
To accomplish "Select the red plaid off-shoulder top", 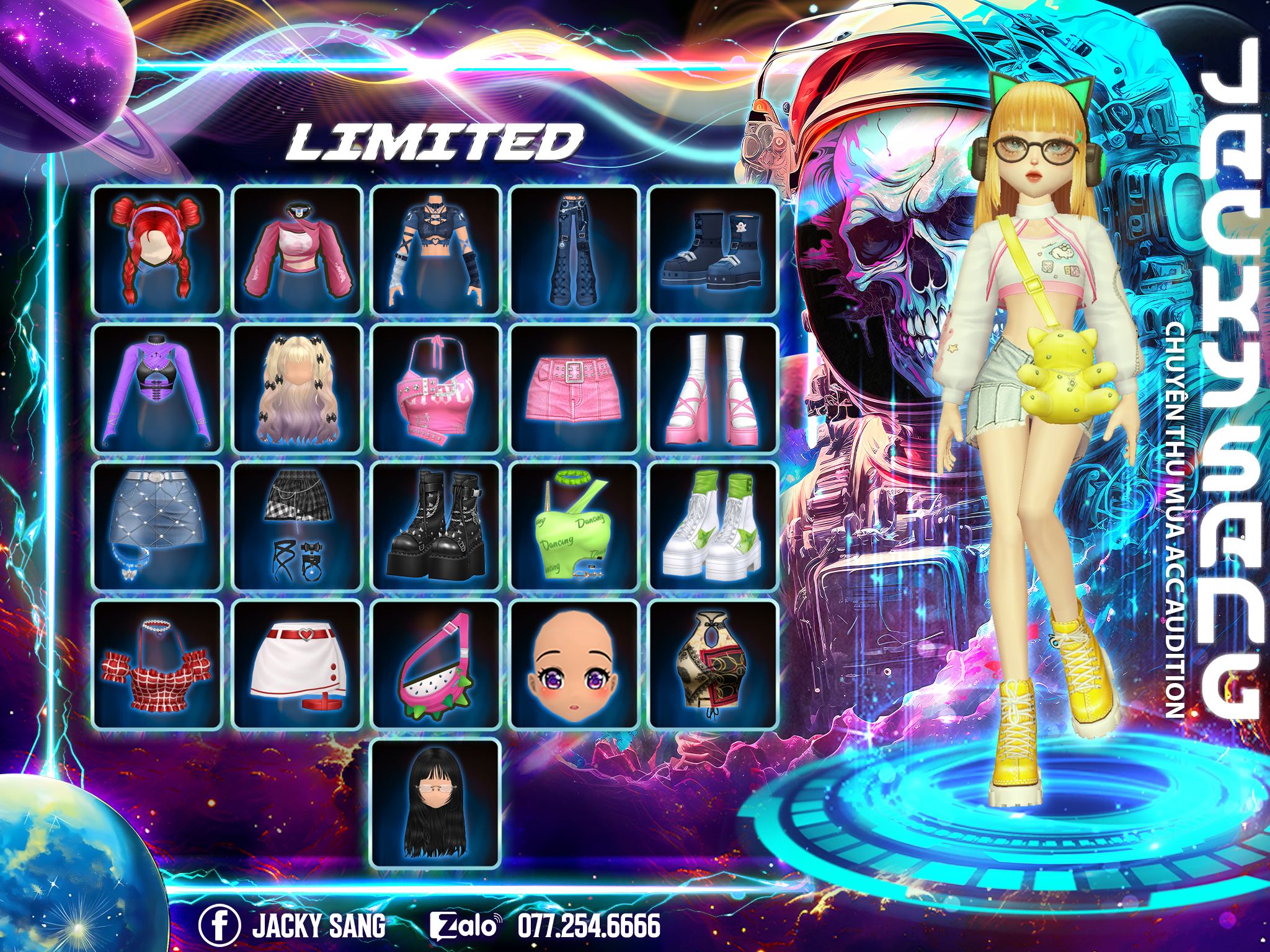I will pos(157,664).
